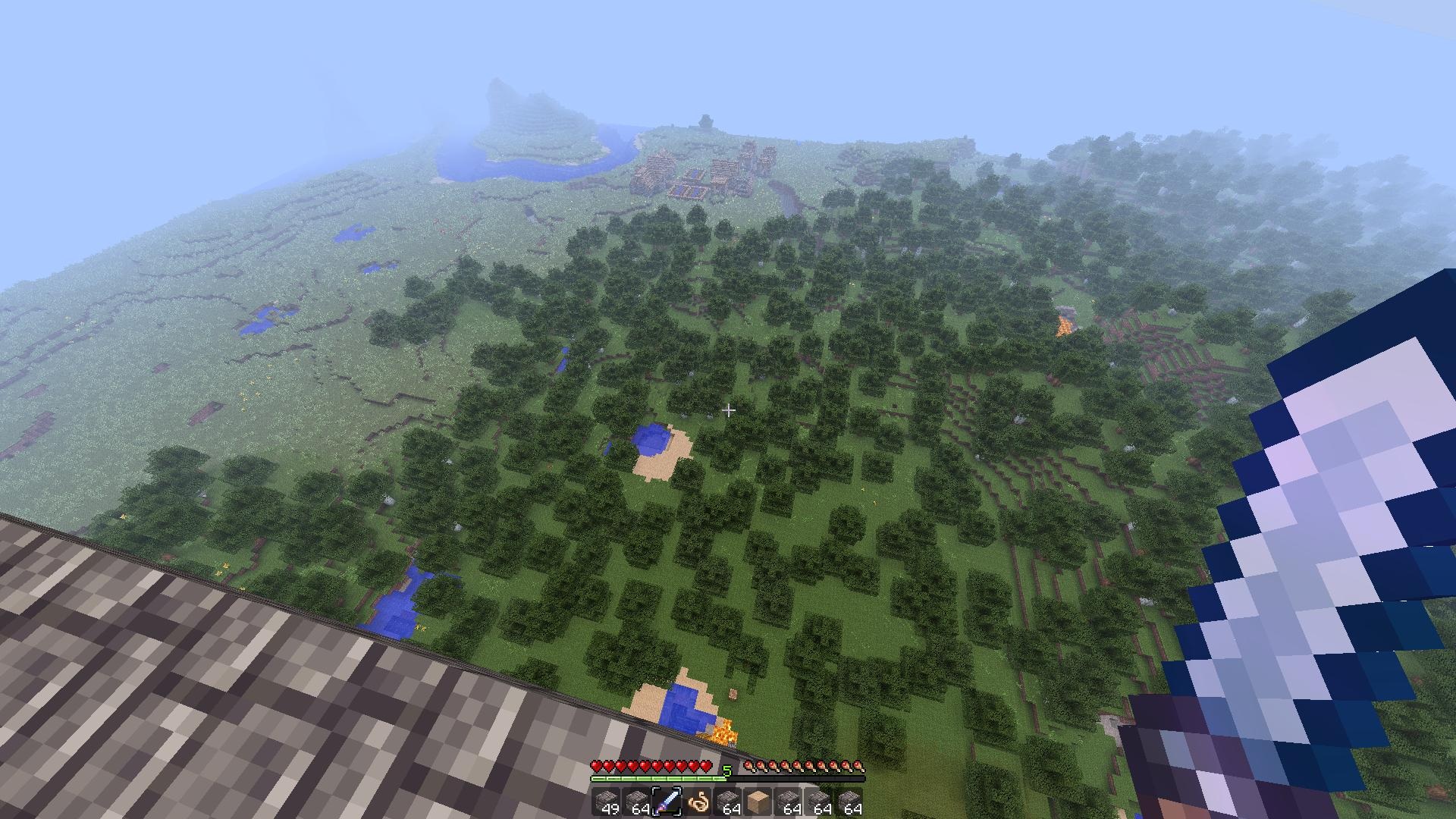Click the green experience level number 5

pyautogui.click(x=726, y=770)
